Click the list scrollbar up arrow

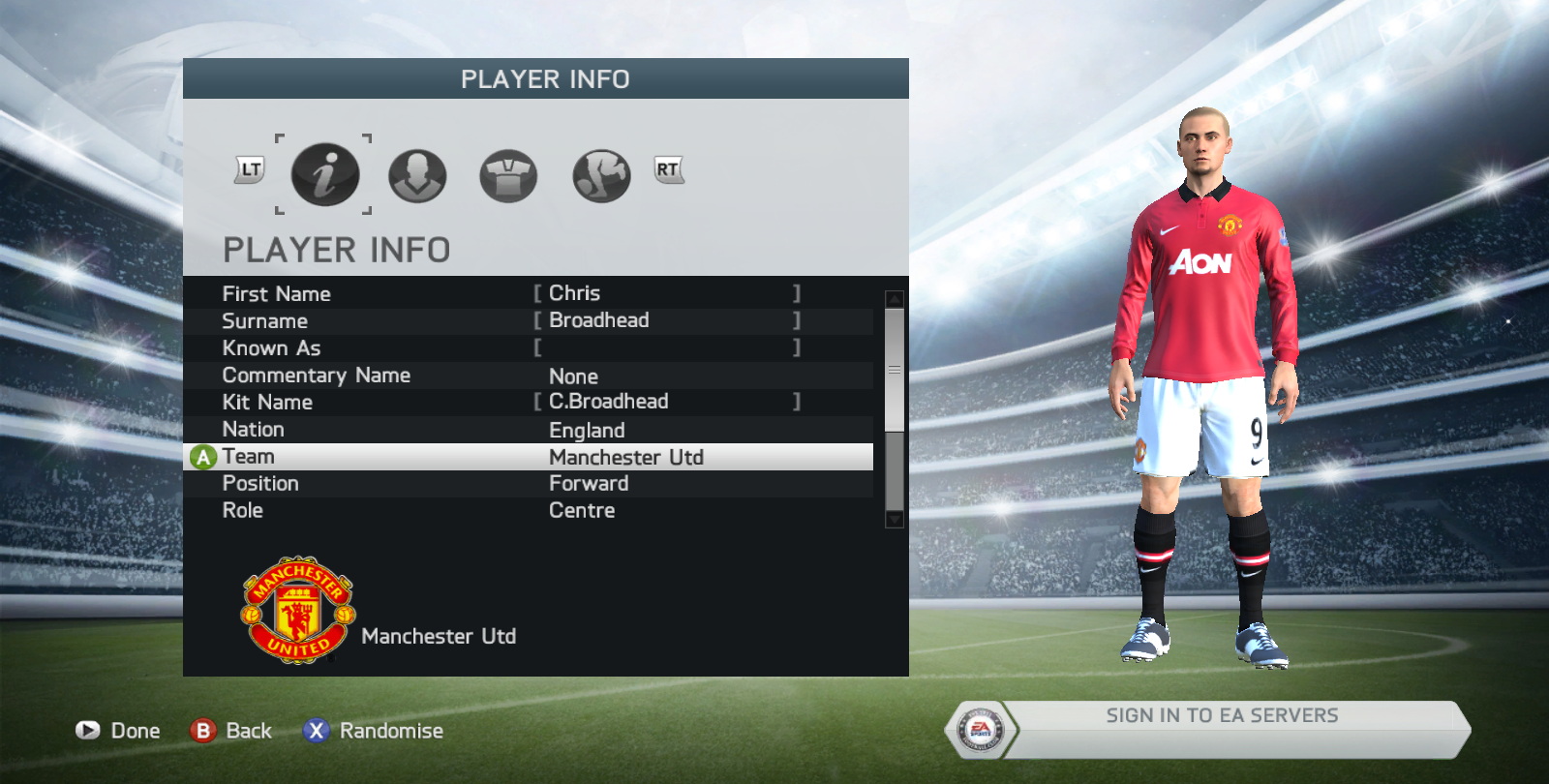(x=895, y=299)
